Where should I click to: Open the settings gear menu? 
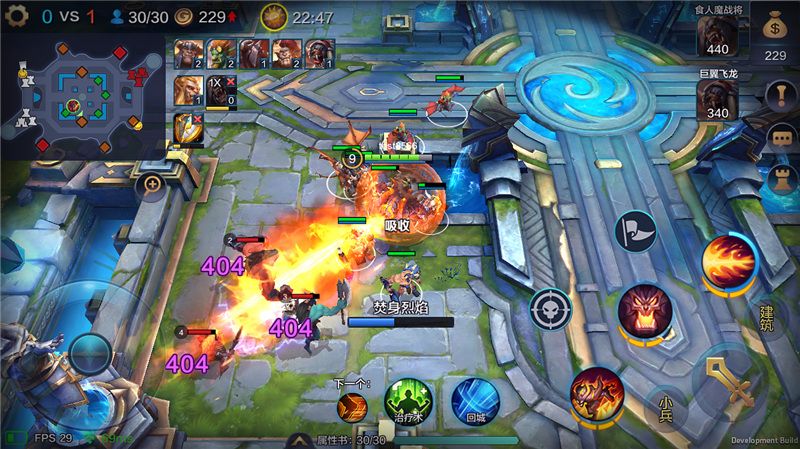click(x=16, y=16)
